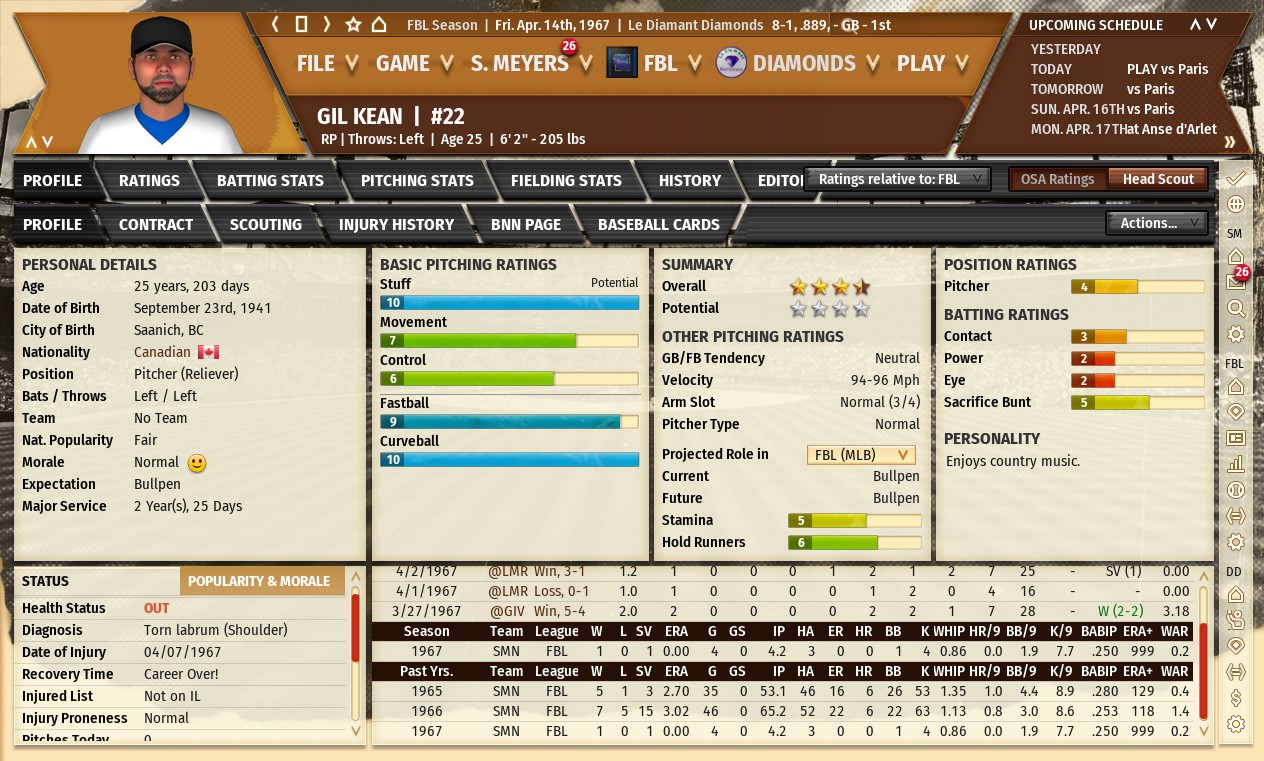Open the Actions dropdown
The width and height of the screenshot is (1264, 761).
tap(1156, 223)
